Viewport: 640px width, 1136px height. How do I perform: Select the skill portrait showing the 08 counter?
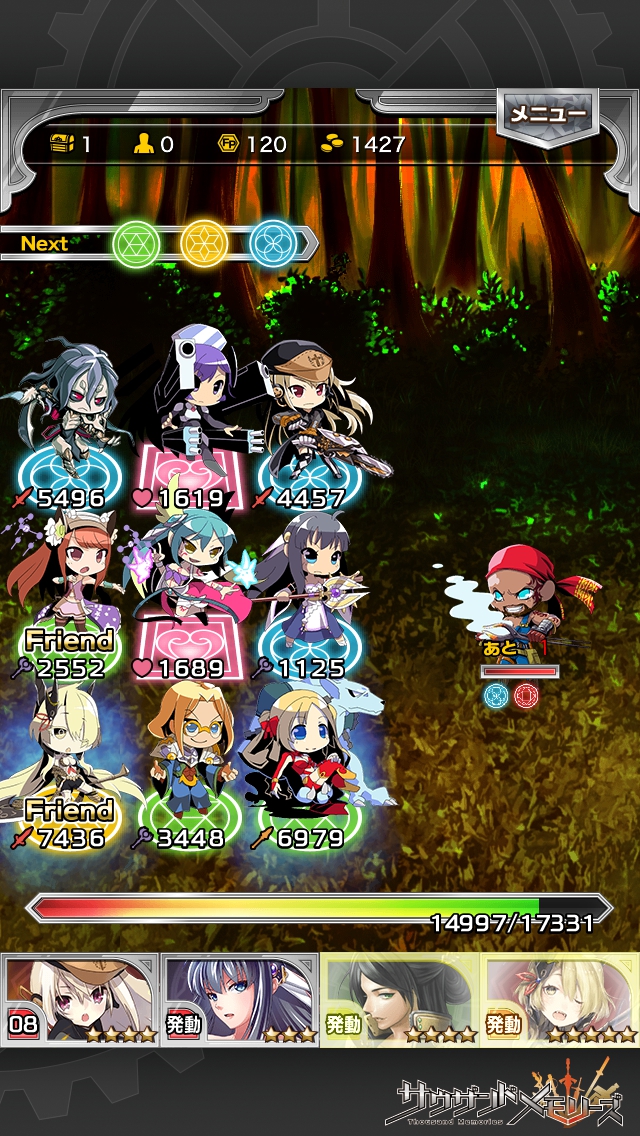click(x=80, y=998)
